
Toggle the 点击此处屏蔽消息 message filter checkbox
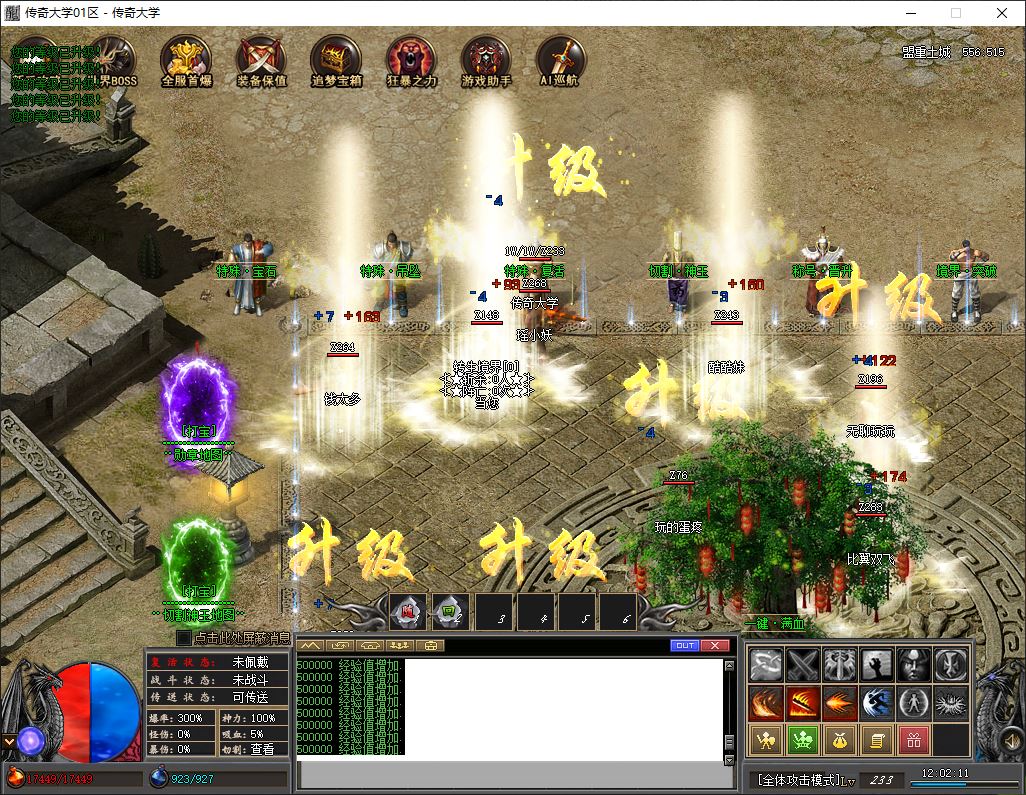pyautogui.click(x=184, y=637)
